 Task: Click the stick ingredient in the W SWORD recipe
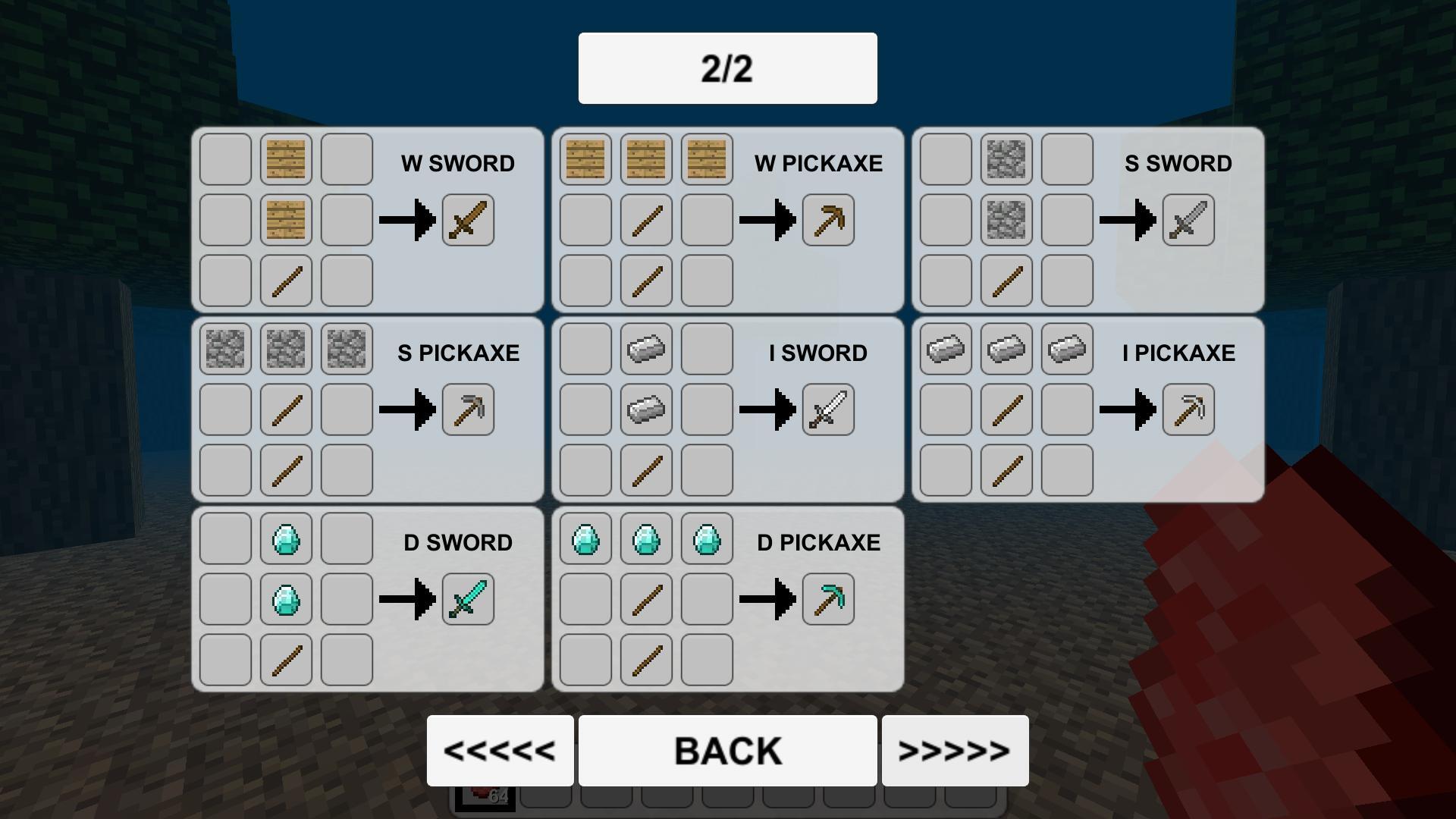(x=285, y=280)
